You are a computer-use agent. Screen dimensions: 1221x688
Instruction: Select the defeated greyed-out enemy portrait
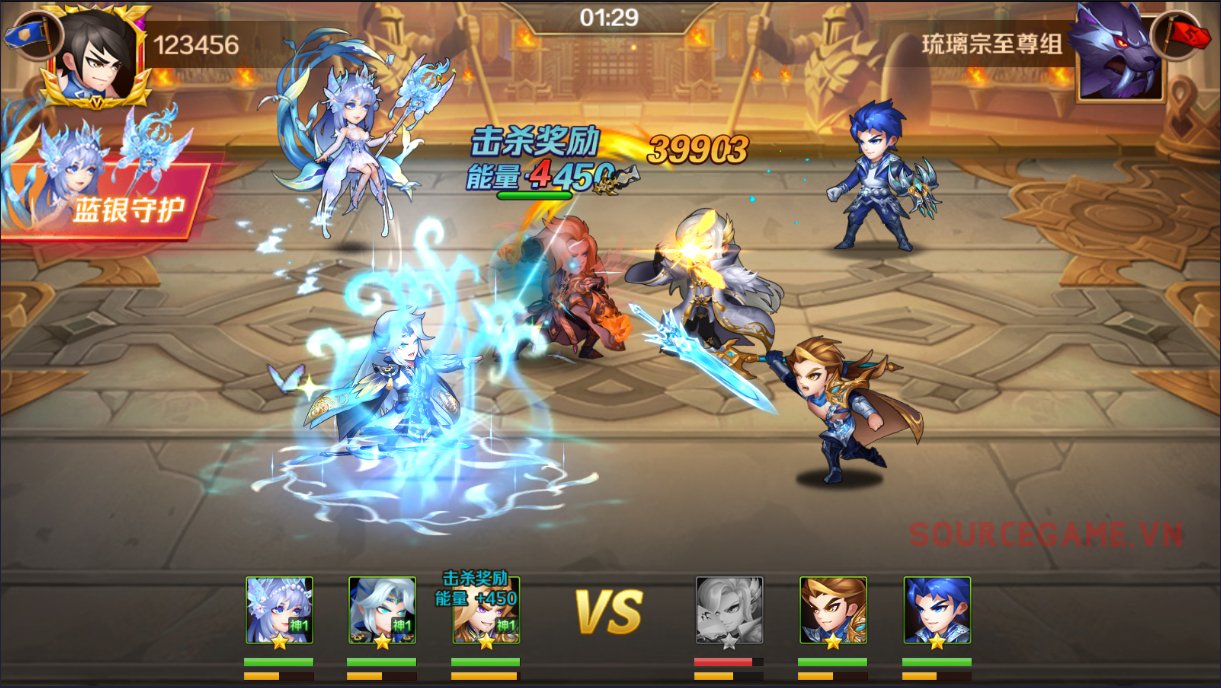click(729, 610)
